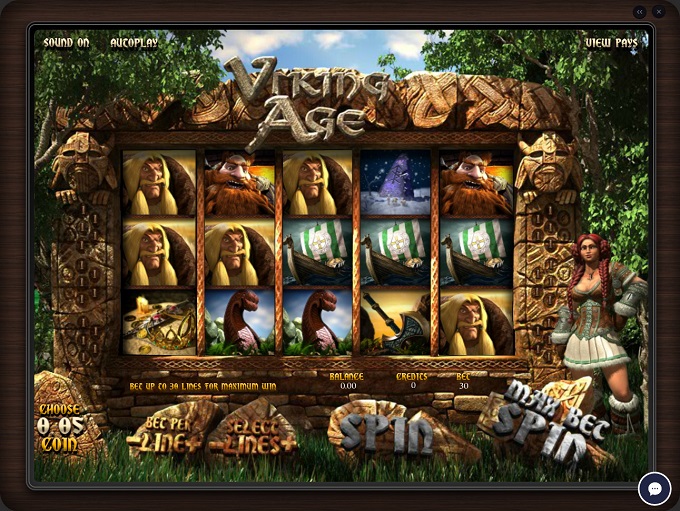
Task: Change the Choose Coin value stone
Action: (x=60, y=424)
